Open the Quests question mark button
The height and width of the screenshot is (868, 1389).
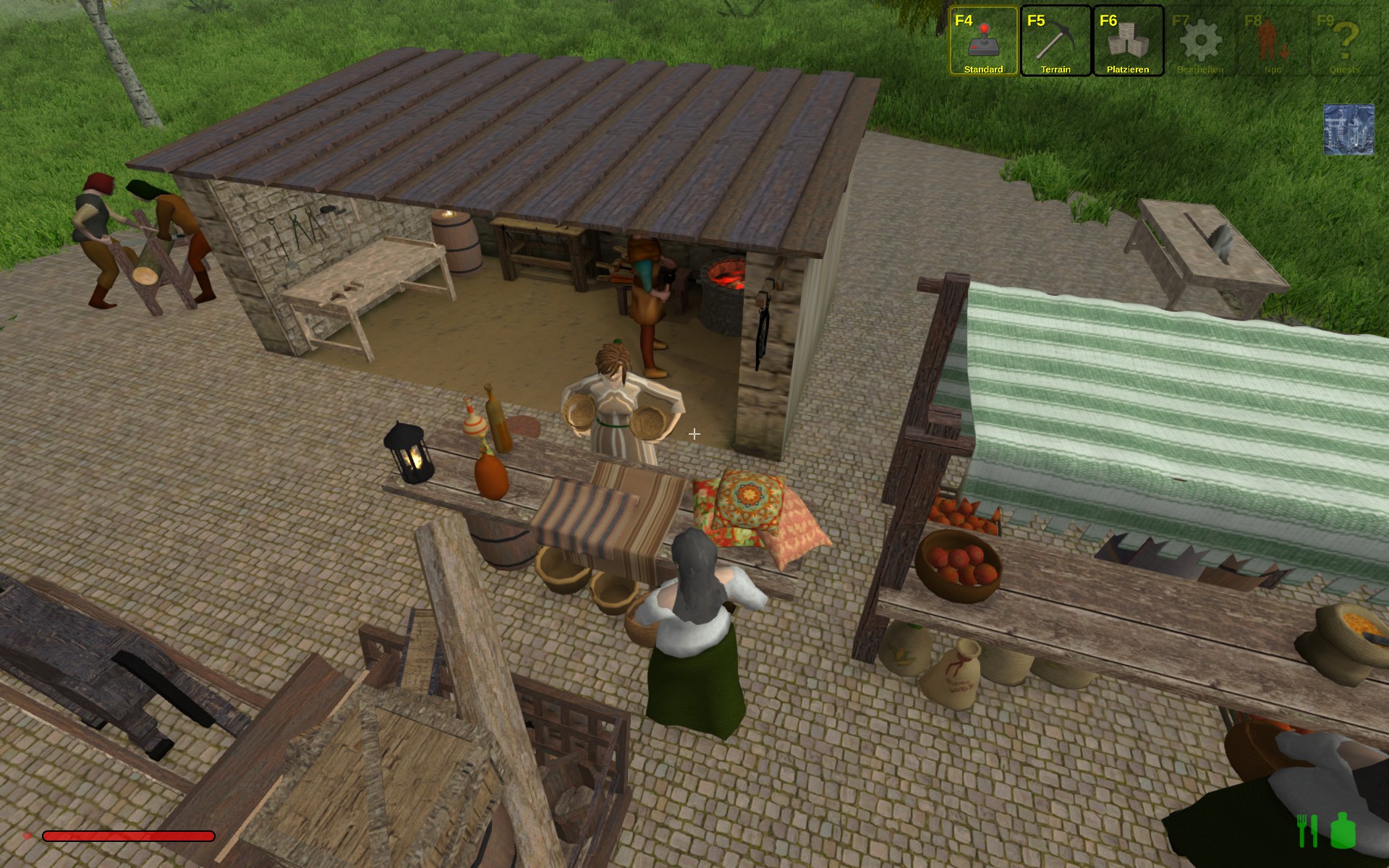pyautogui.click(x=1345, y=41)
